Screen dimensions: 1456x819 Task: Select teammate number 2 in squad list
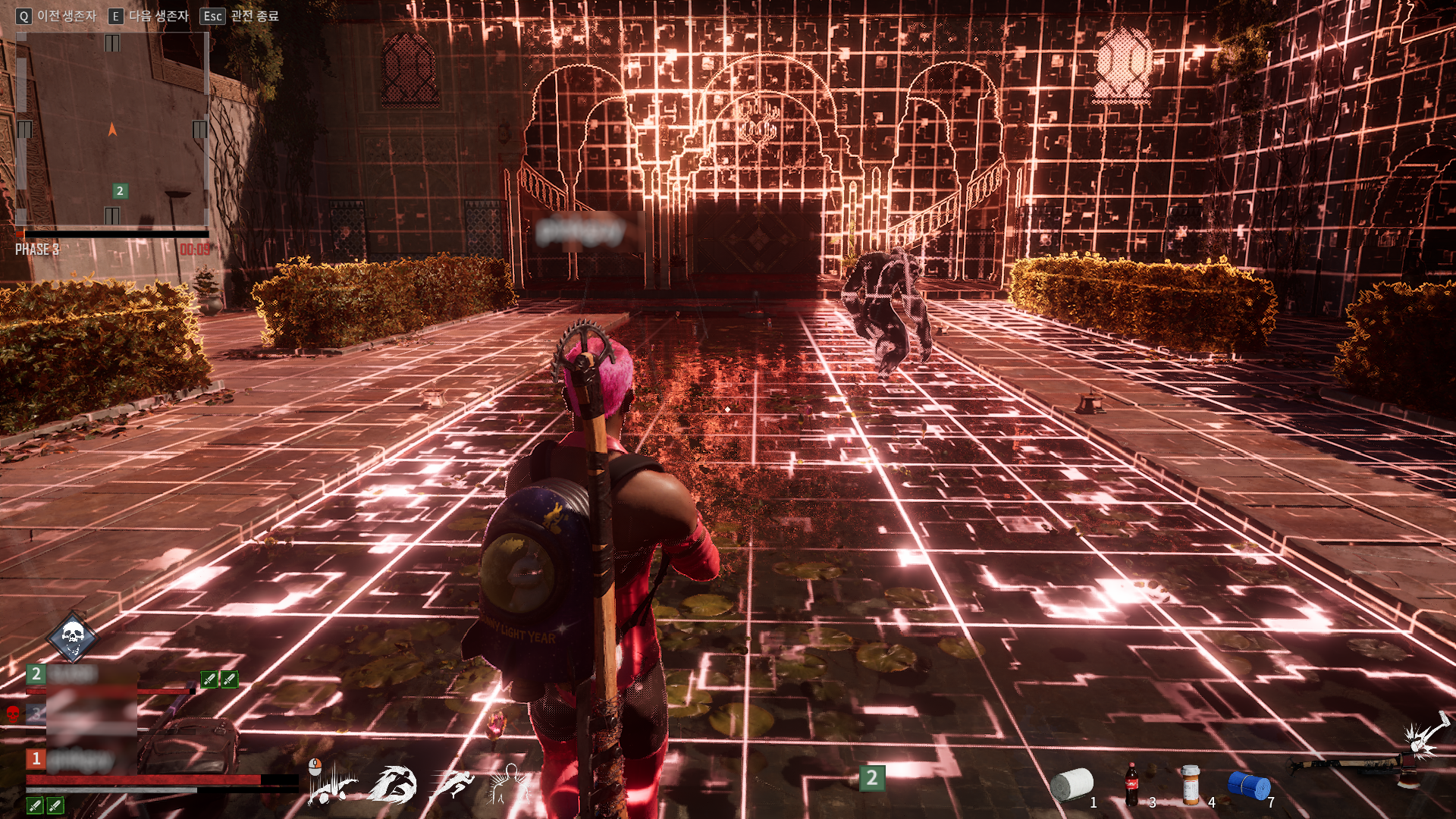click(x=83, y=674)
